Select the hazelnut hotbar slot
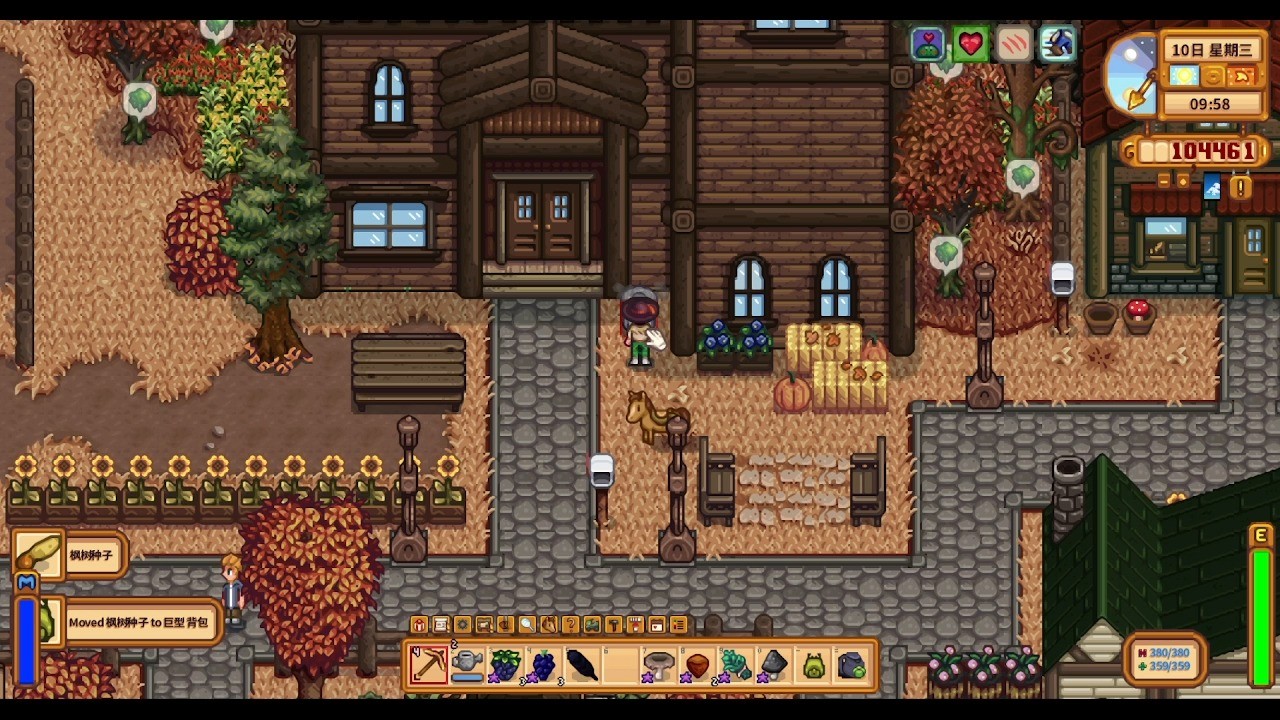The image size is (1280, 720). (697, 665)
